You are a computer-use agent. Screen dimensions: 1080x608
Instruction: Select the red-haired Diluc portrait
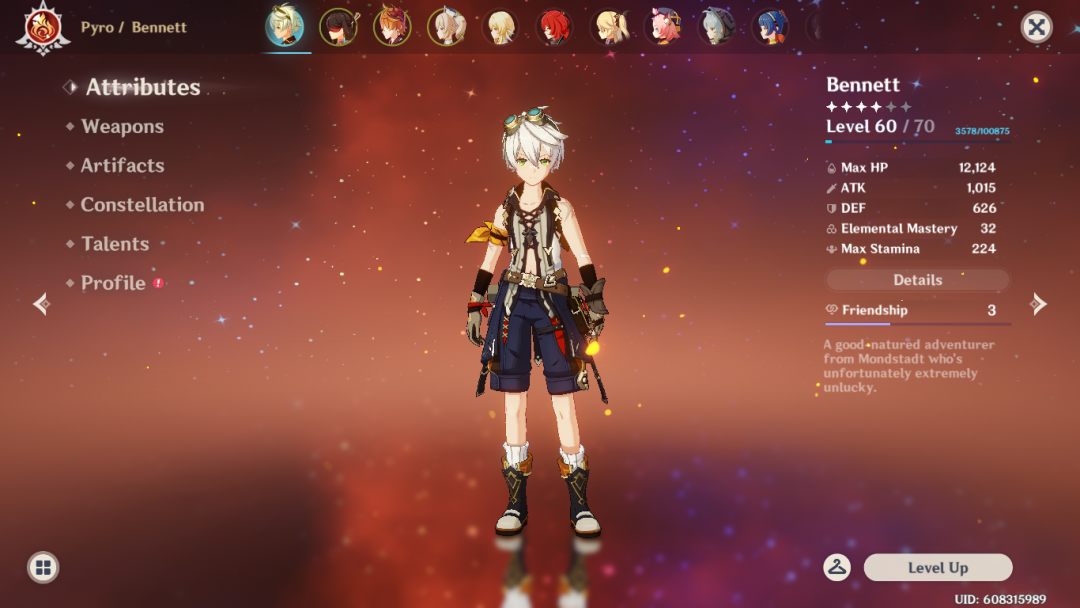coord(553,27)
